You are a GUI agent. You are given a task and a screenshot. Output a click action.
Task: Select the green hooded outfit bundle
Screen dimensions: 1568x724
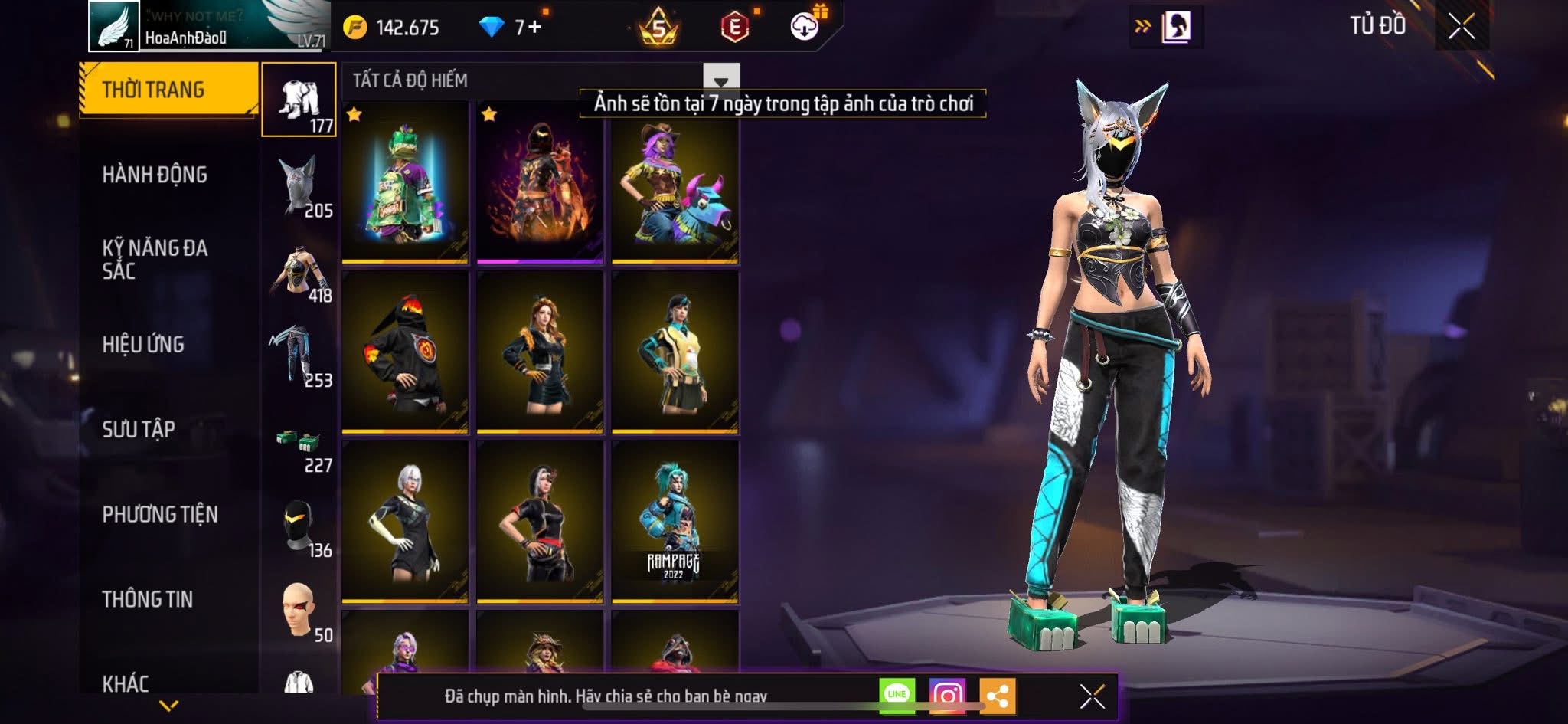coord(405,182)
